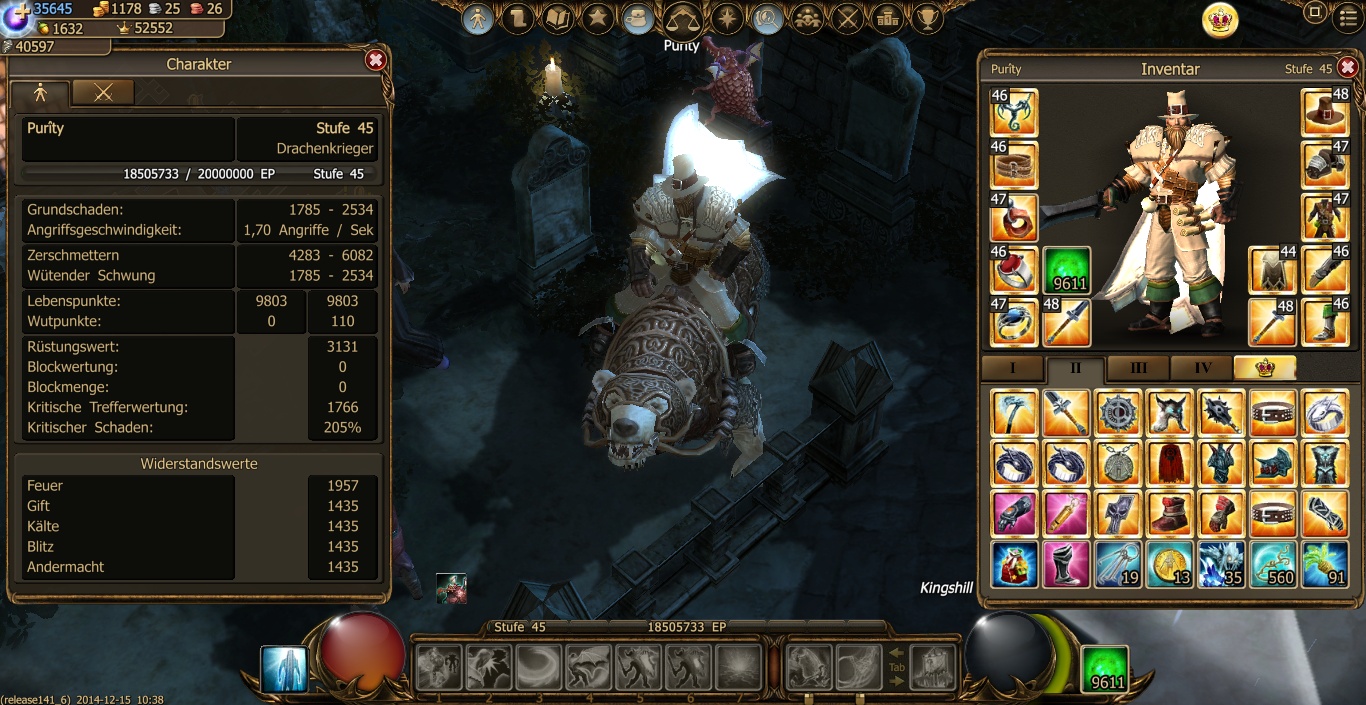Screen dimensions: 1366x705
Task: Switch to the crossed swords character tab
Action: 103,92
